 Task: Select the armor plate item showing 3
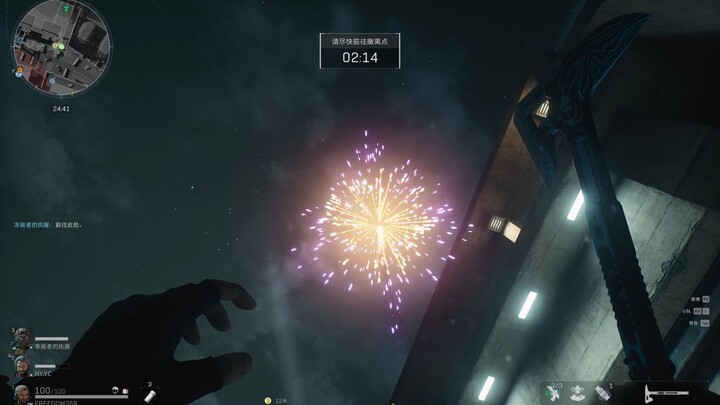(150, 395)
